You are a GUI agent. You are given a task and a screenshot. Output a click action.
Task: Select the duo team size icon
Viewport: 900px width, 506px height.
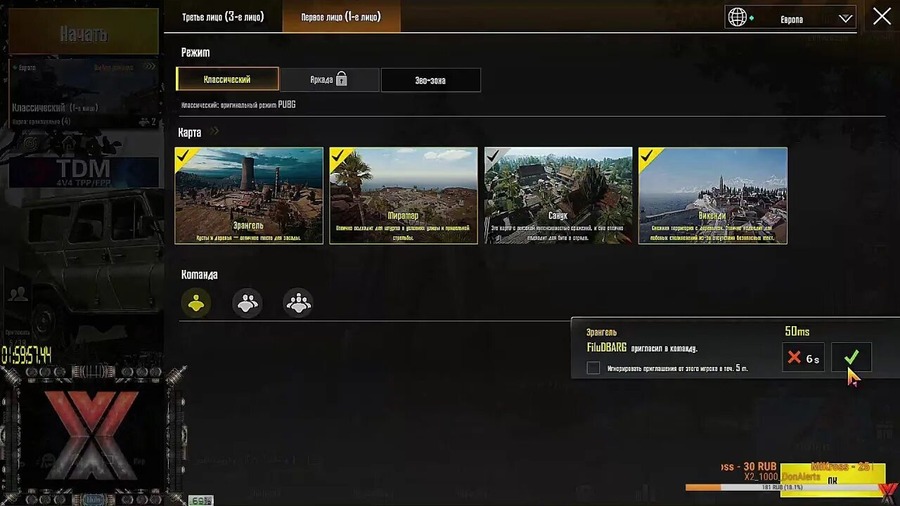(x=247, y=302)
